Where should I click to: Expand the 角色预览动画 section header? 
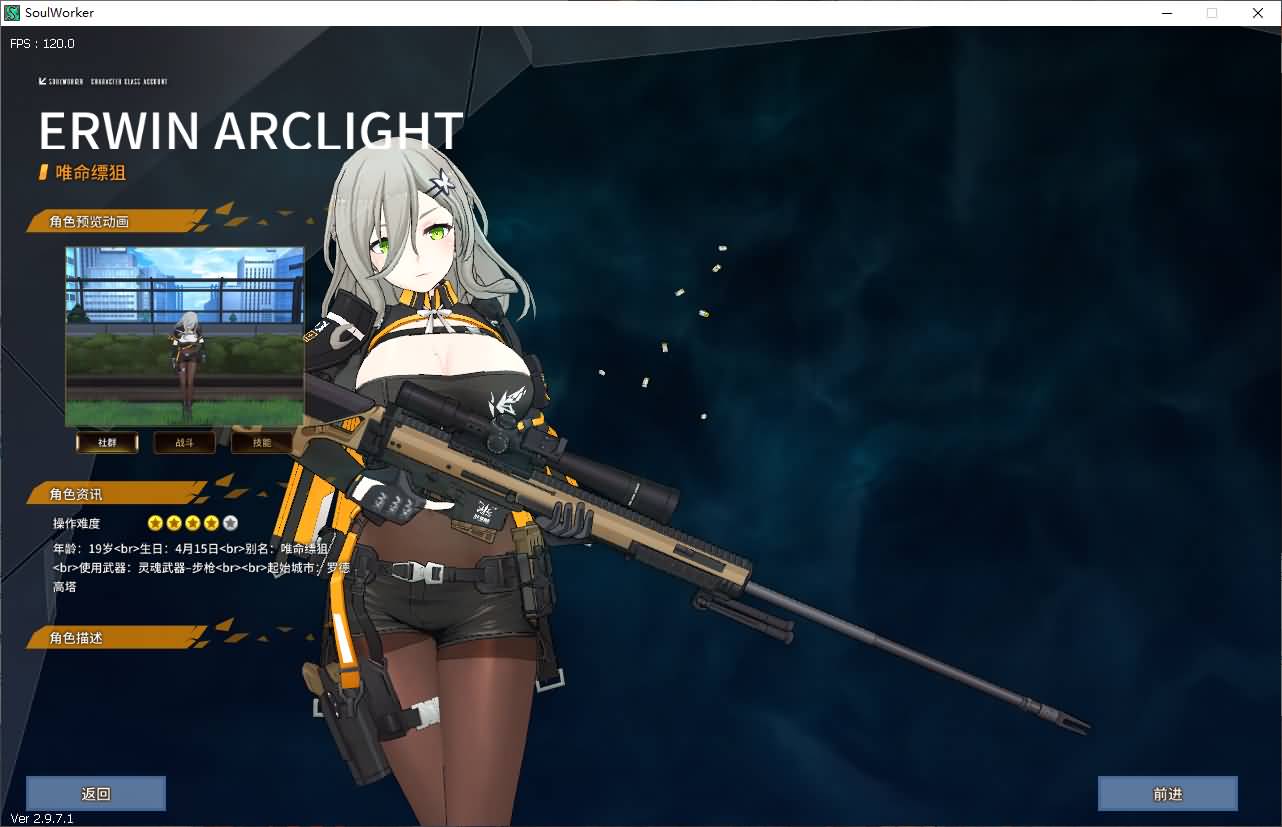90,221
